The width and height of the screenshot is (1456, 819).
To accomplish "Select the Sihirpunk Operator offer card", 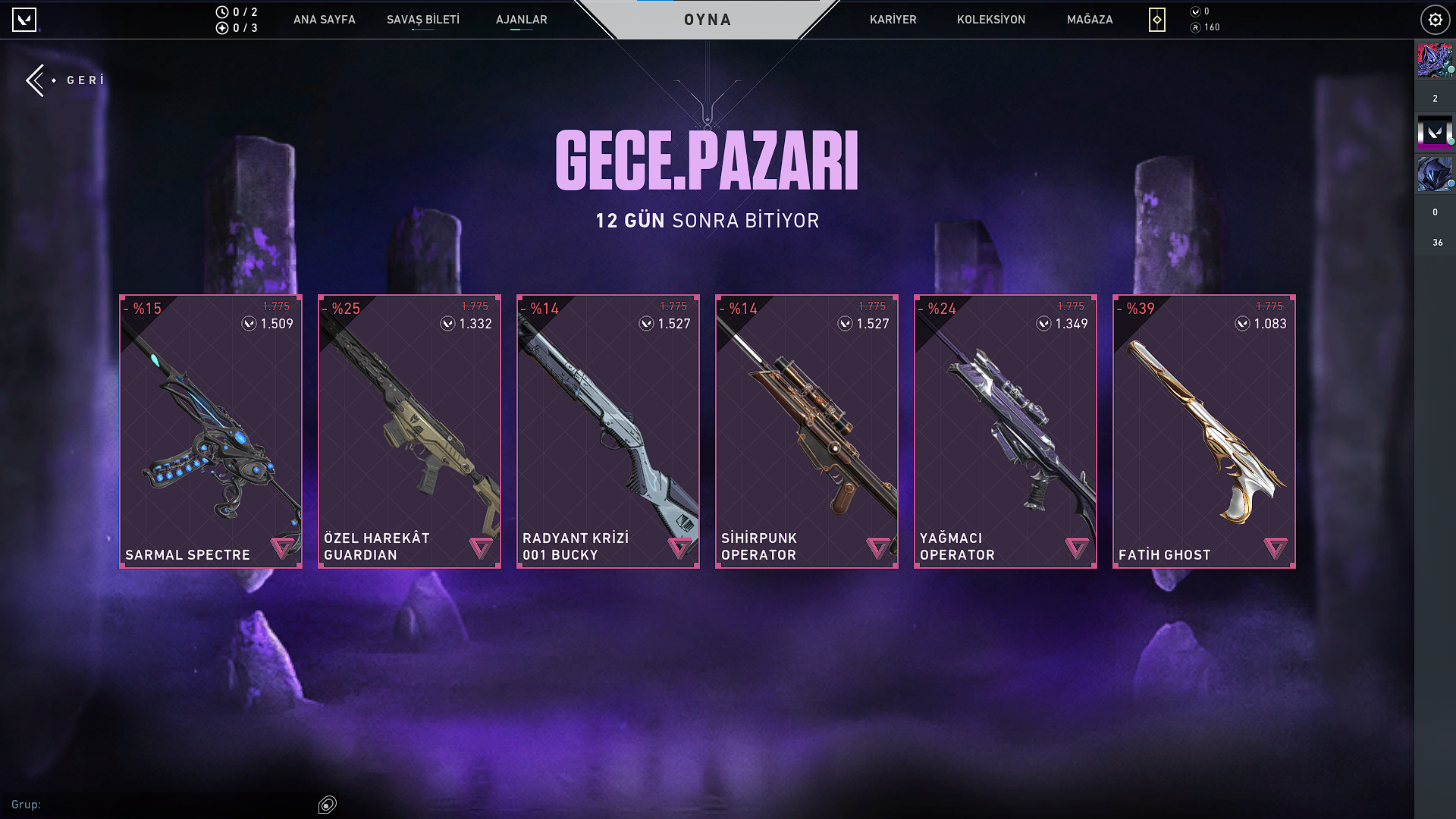I will (807, 431).
